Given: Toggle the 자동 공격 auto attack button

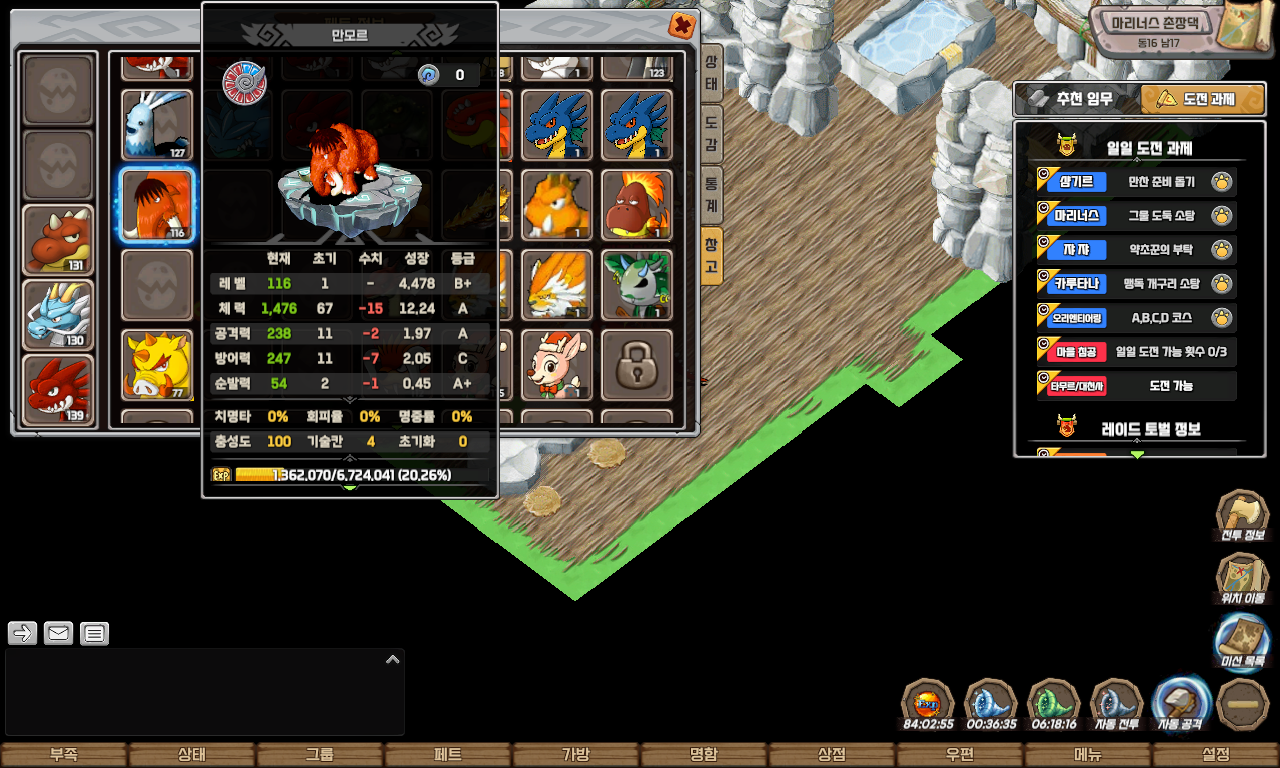Looking at the screenshot, I should (x=1181, y=703).
